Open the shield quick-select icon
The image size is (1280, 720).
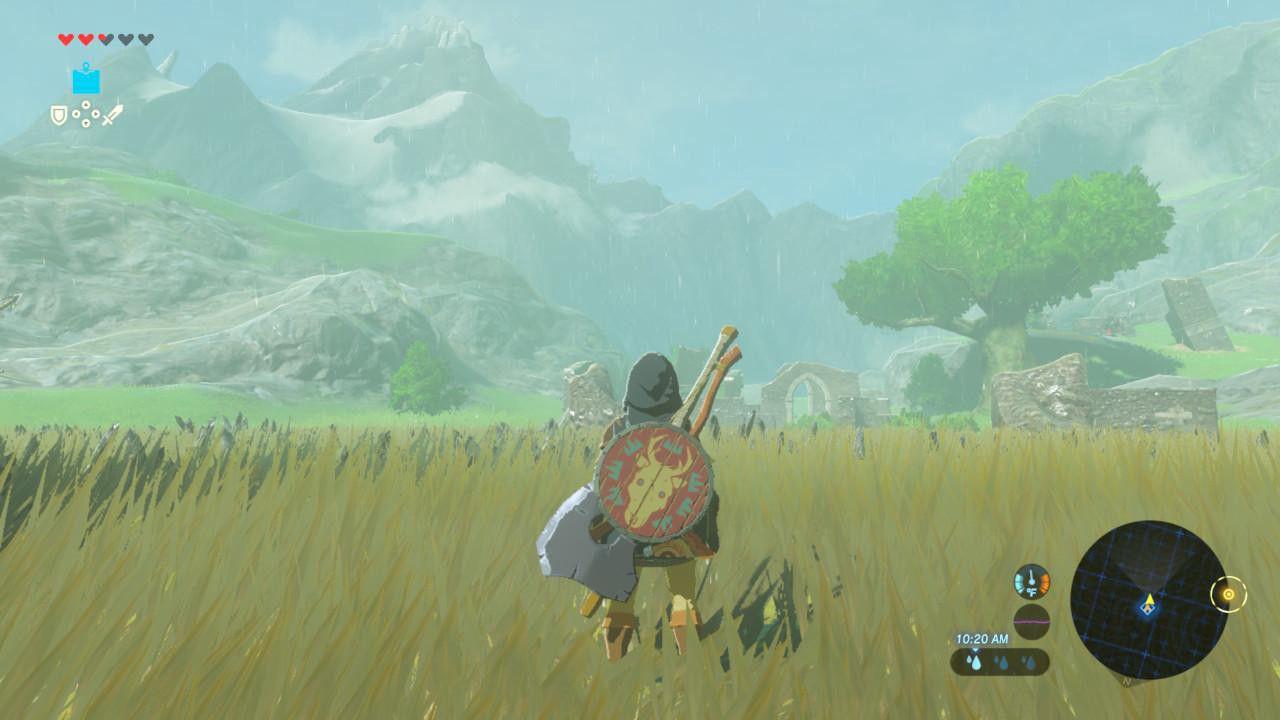60,116
